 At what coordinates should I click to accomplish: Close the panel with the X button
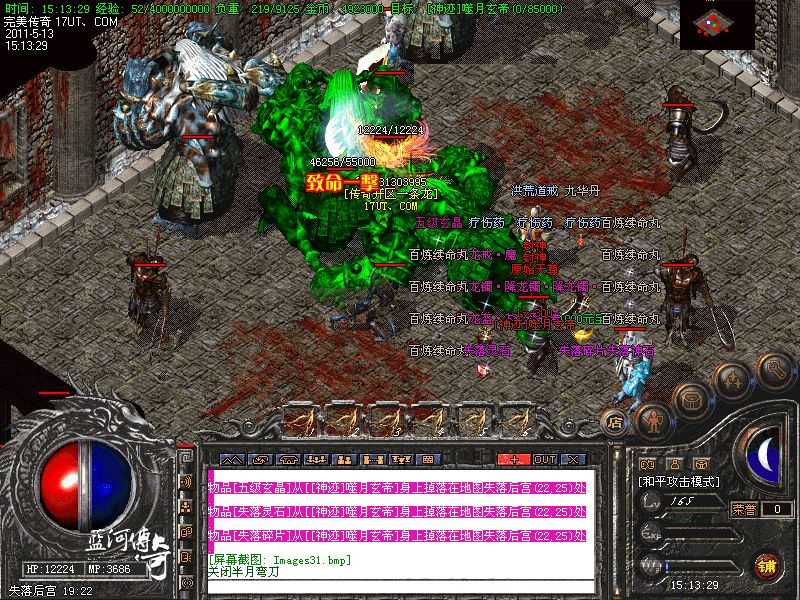[x=572, y=459]
